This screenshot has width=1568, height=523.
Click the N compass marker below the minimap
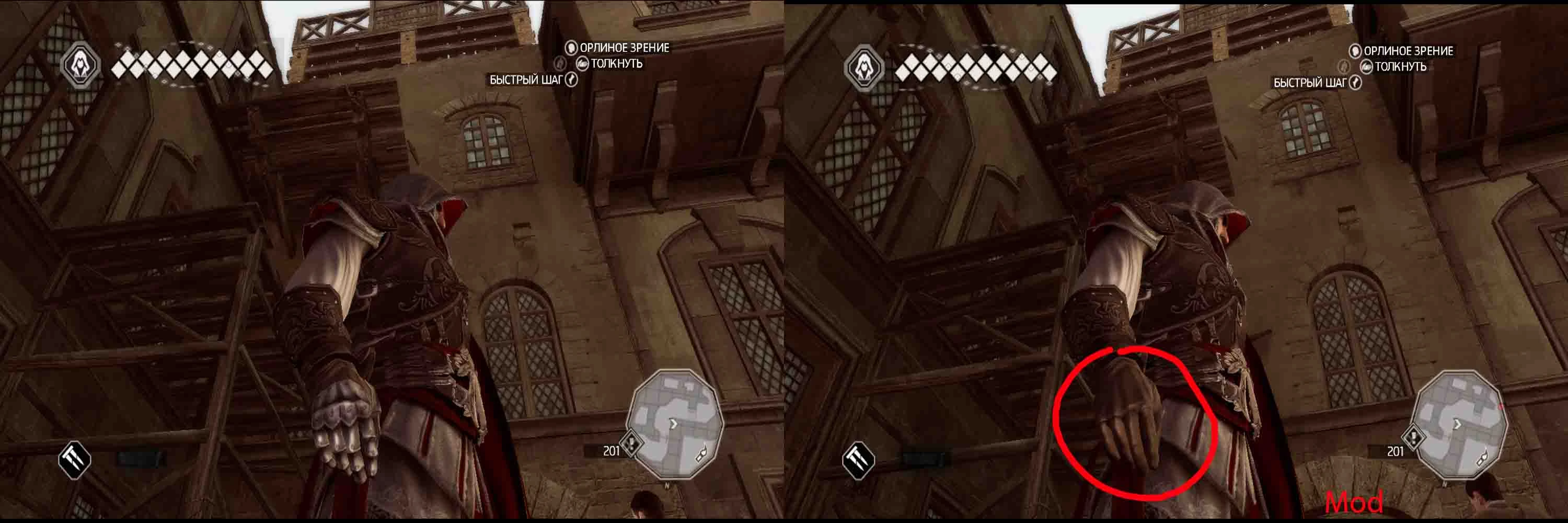(666, 485)
